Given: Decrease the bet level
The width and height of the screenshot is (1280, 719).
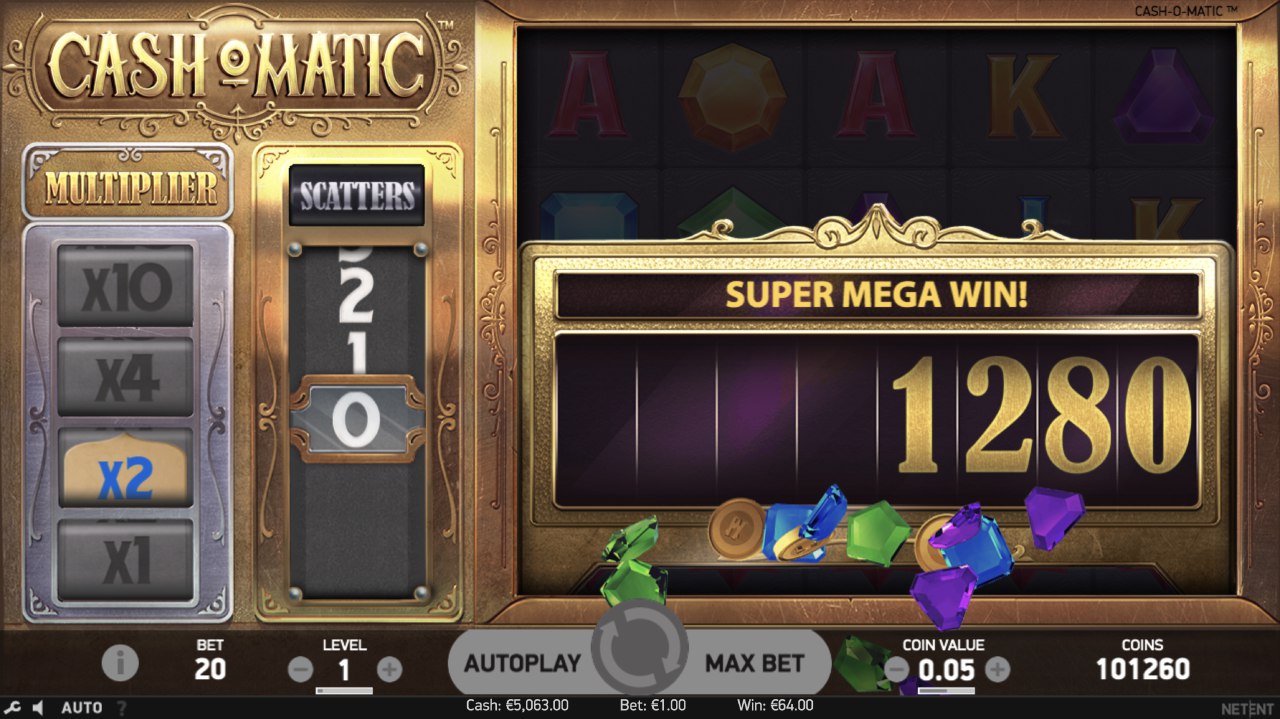Looking at the screenshot, I should pos(300,670).
